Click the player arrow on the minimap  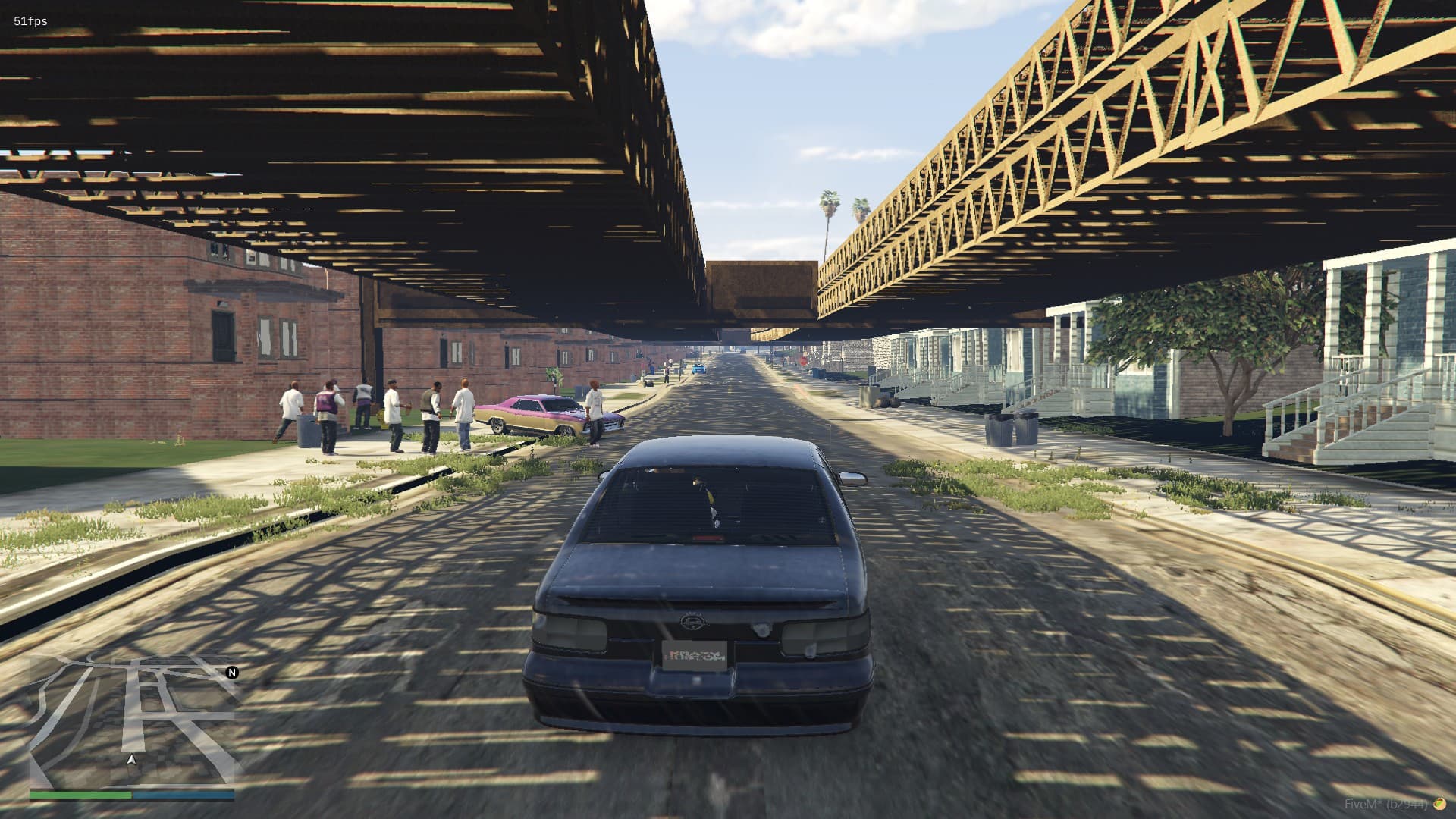[x=132, y=759]
